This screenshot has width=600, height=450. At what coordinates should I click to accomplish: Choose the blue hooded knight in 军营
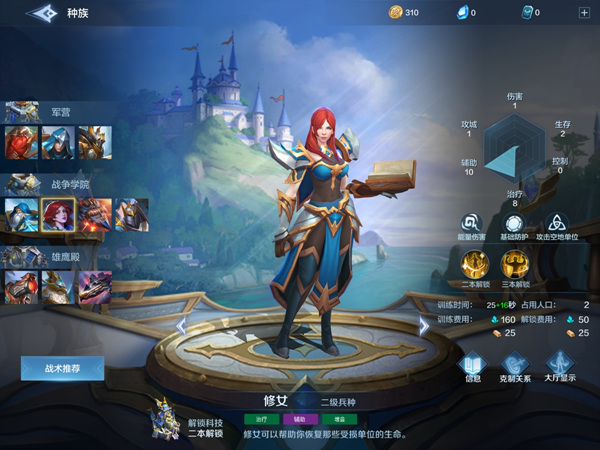(58, 142)
